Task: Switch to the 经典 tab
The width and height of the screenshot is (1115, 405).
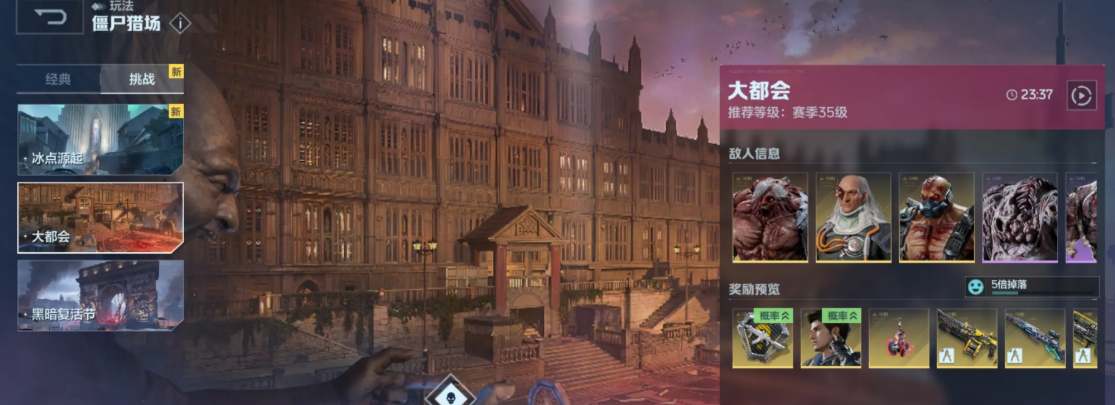Action: [x=58, y=79]
